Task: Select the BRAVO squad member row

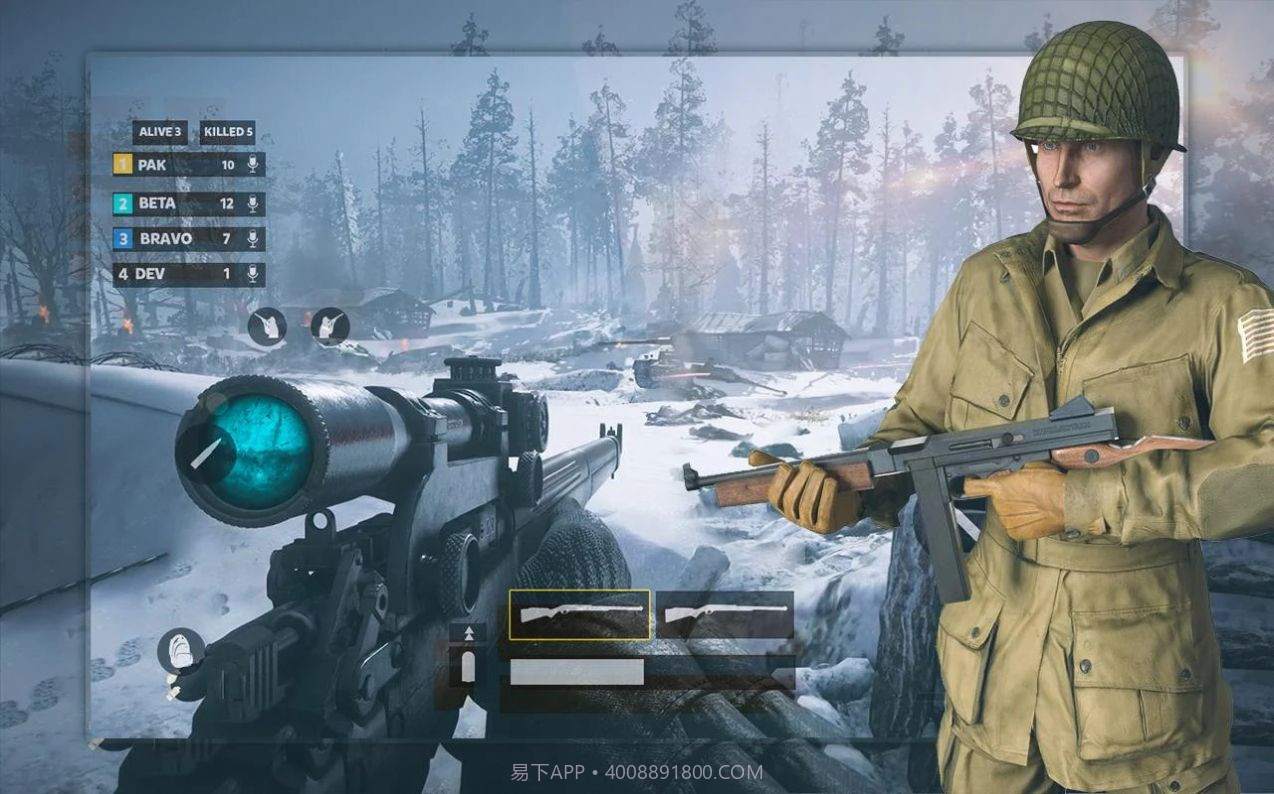Action: pos(188,239)
